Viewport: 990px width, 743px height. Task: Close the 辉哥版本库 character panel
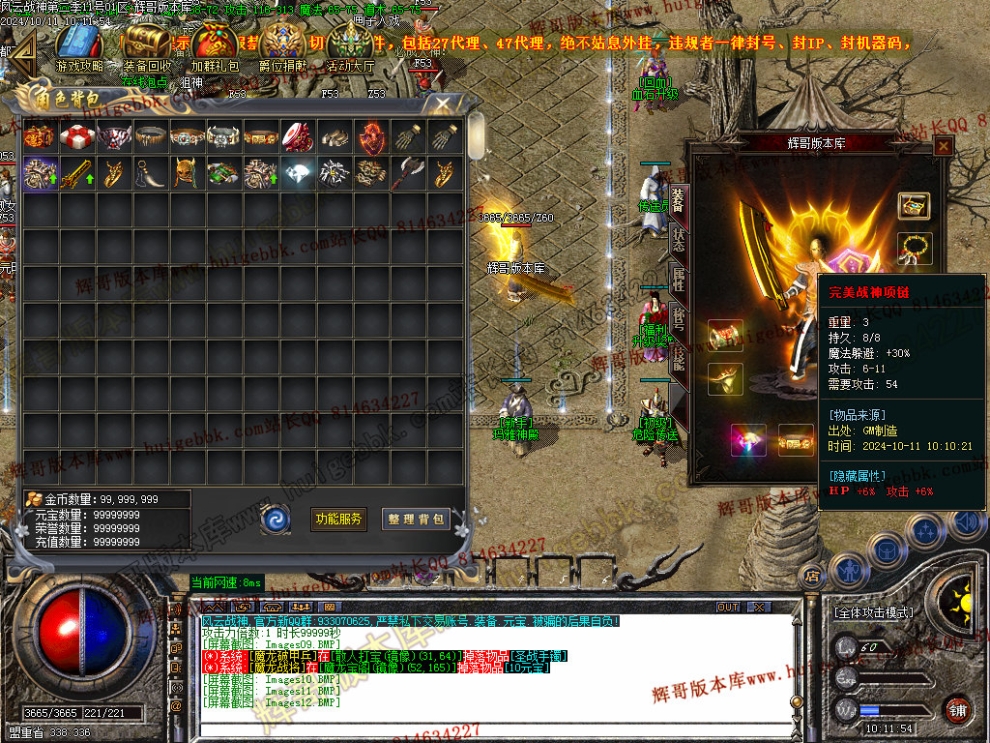(943, 146)
